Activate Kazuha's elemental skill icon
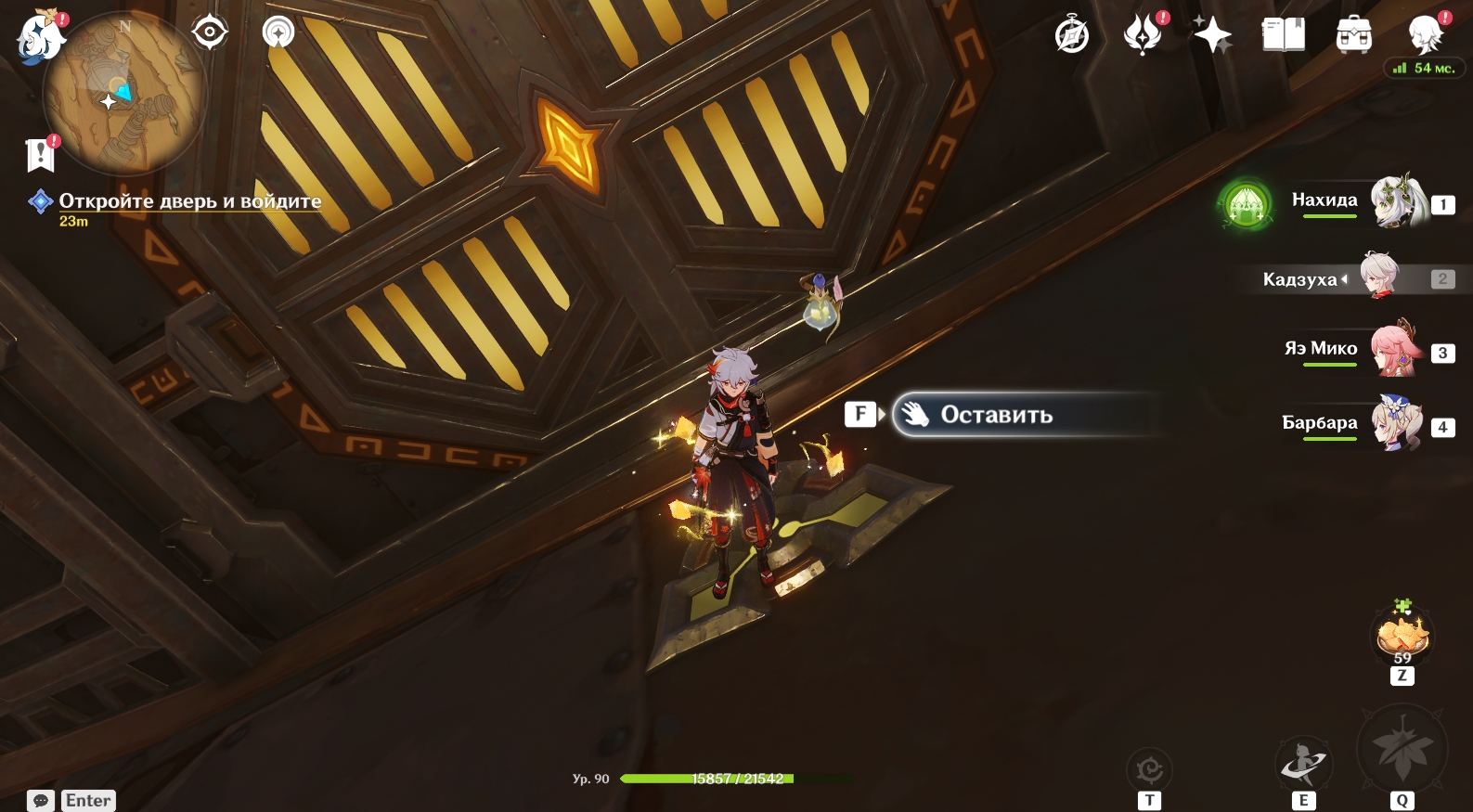 click(1304, 763)
